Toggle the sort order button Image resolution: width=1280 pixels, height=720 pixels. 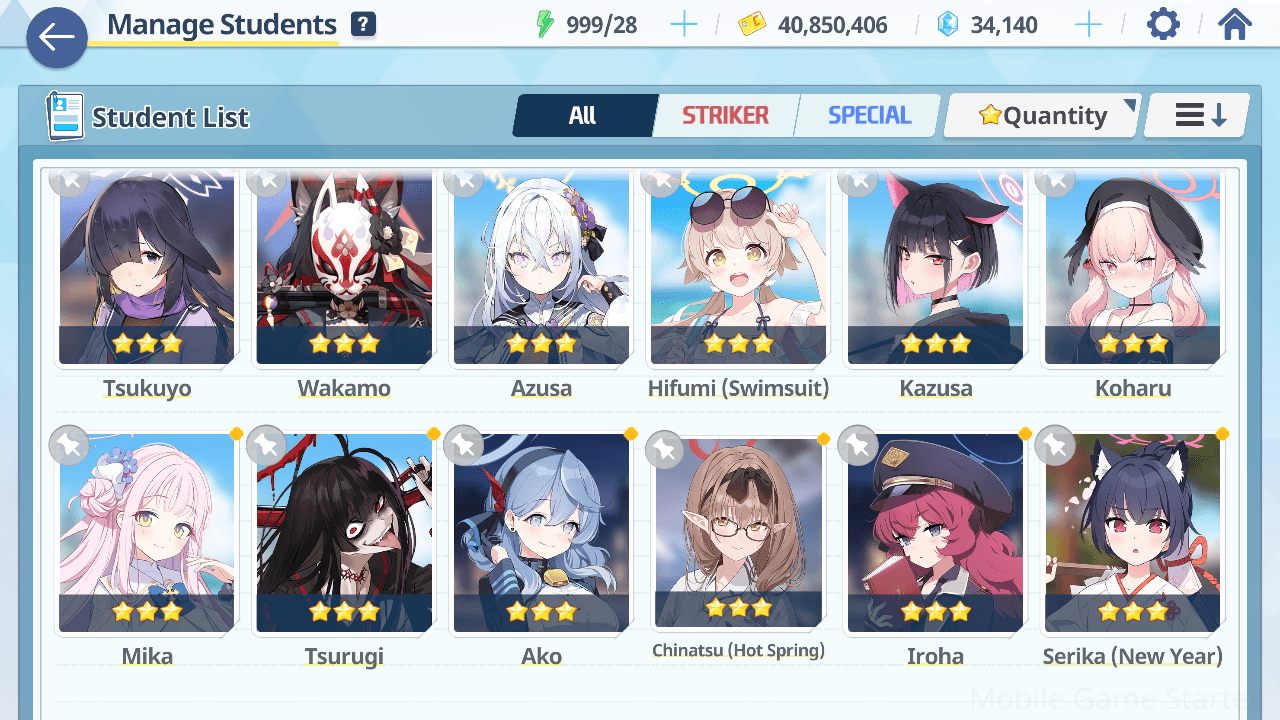pos(1199,116)
